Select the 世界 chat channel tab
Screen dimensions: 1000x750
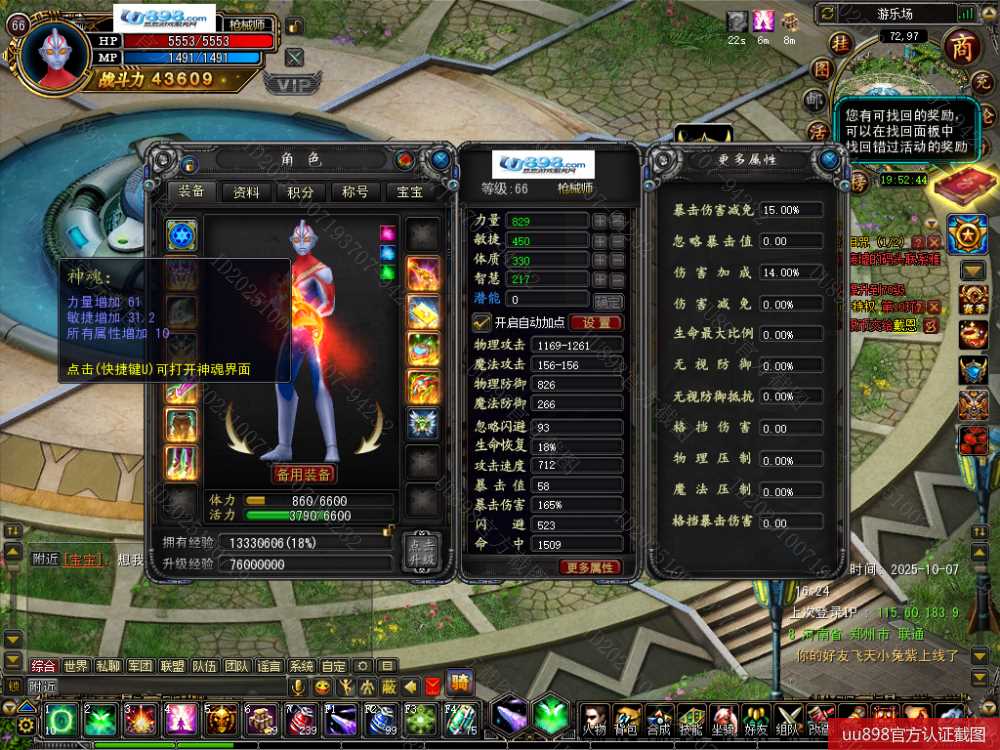(x=76, y=666)
